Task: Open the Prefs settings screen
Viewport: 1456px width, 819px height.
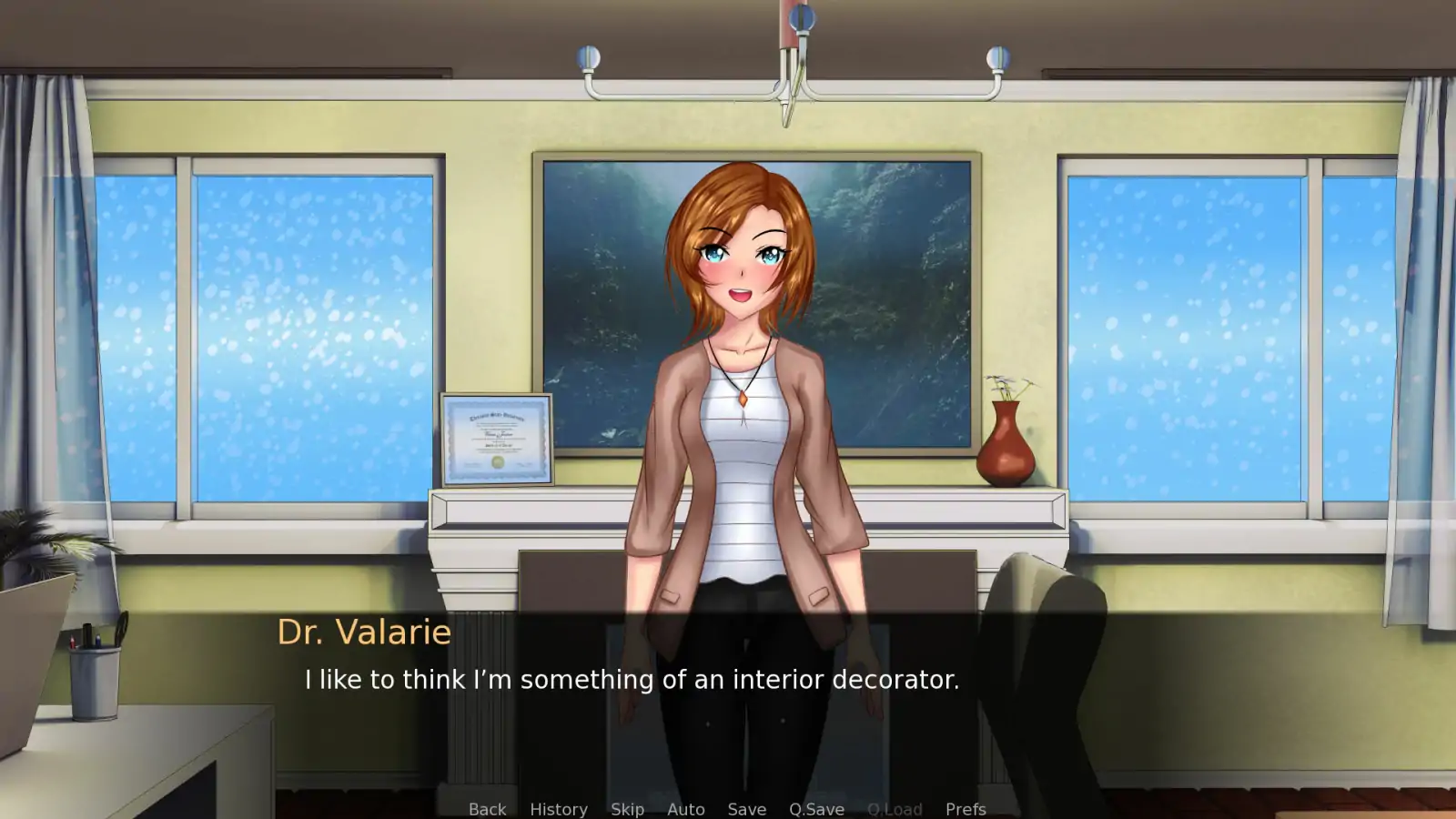Action: point(966,808)
